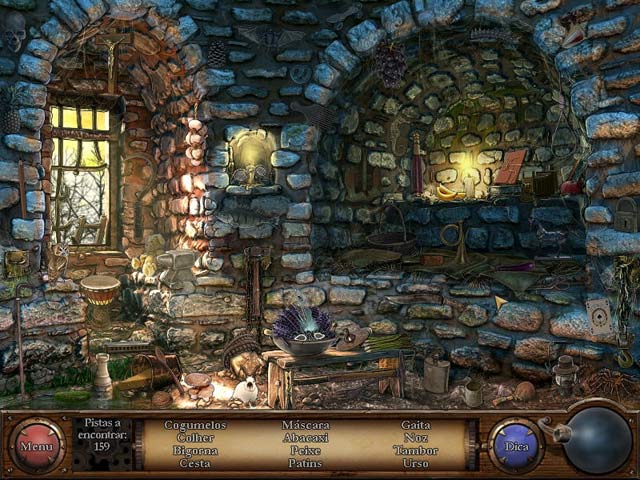Choose Tambor from the item list
The image size is (640, 480).
click(x=416, y=450)
